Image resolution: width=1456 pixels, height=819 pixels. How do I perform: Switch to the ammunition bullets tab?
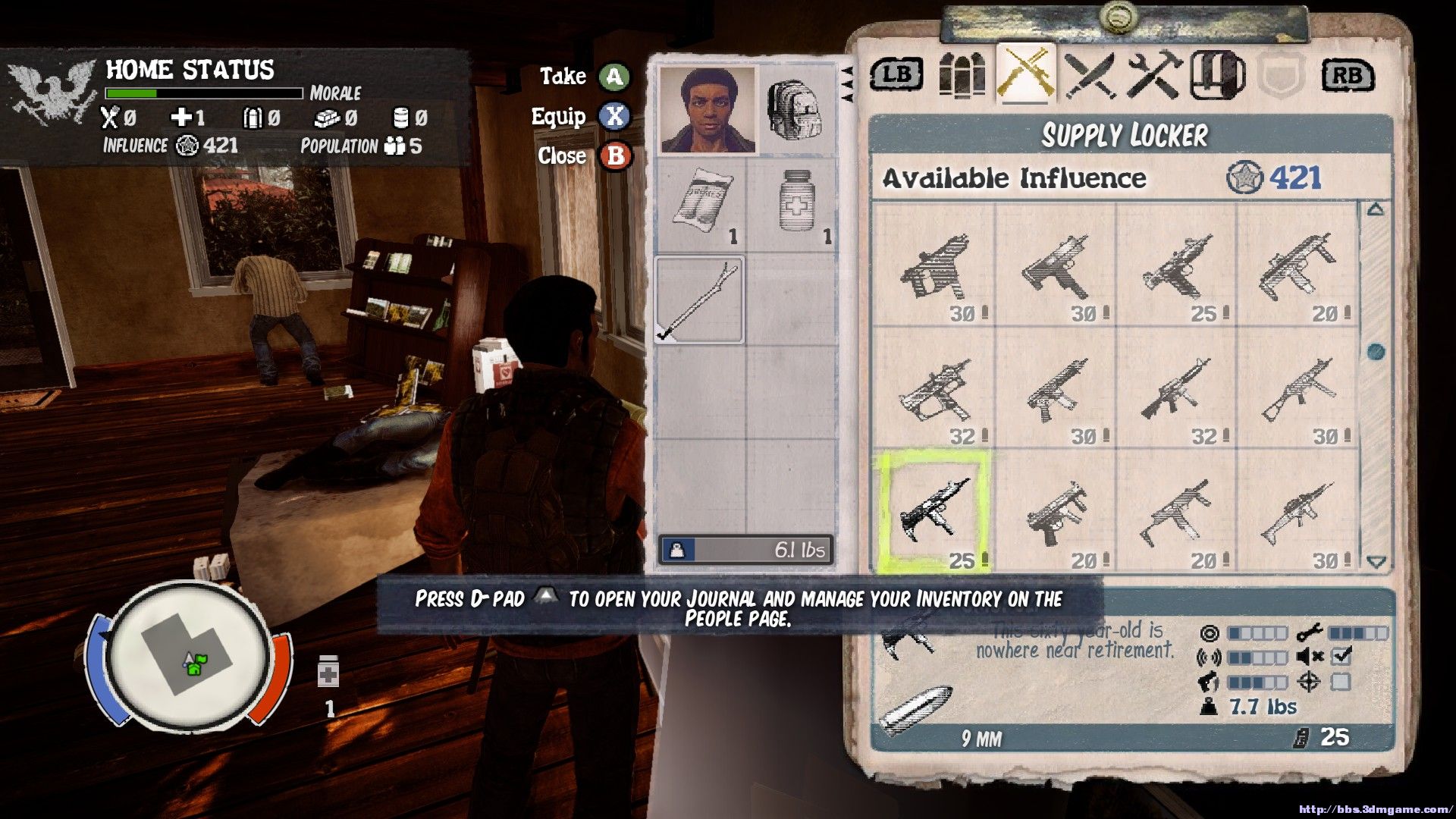[962, 75]
